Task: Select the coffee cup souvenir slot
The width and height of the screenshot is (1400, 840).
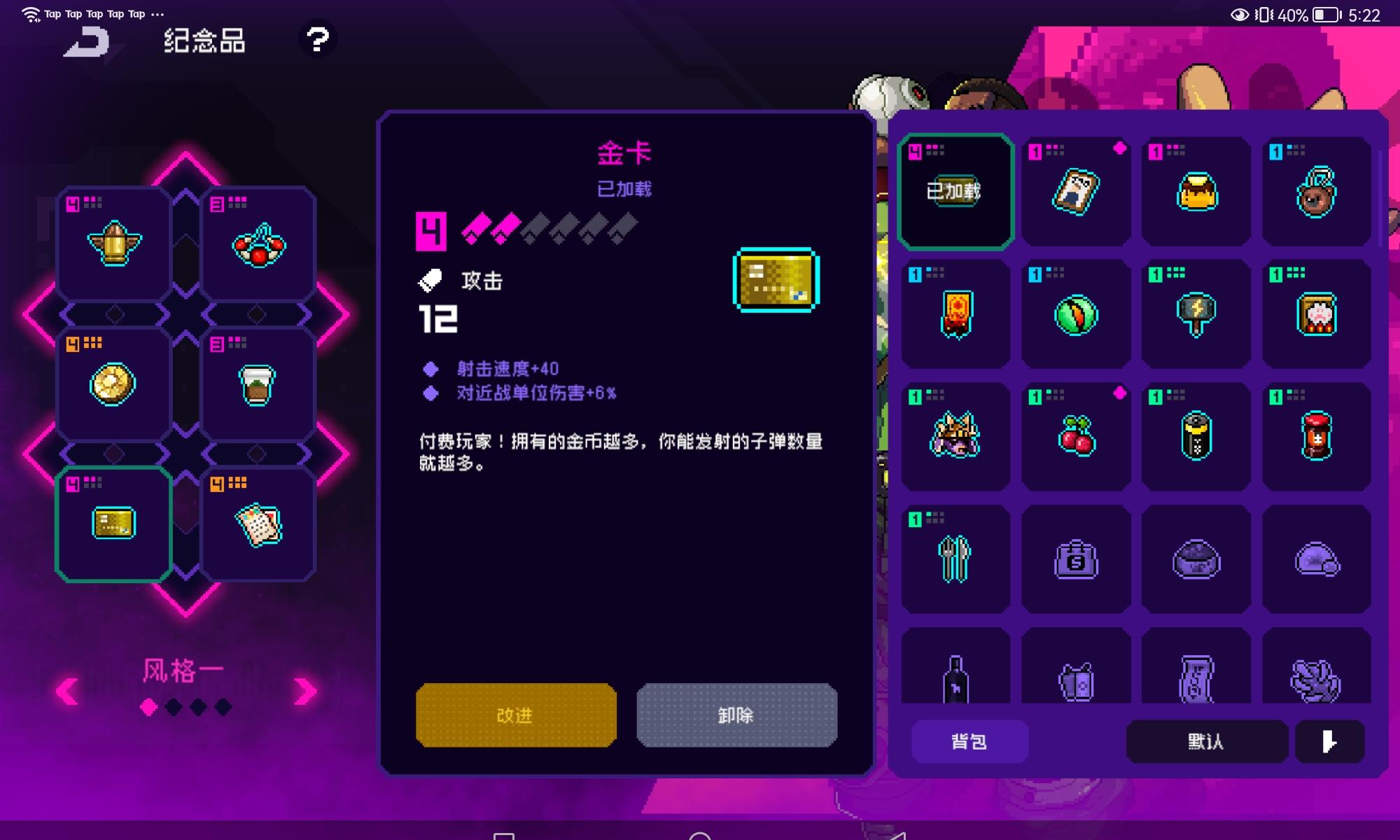Action: coord(258,383)
